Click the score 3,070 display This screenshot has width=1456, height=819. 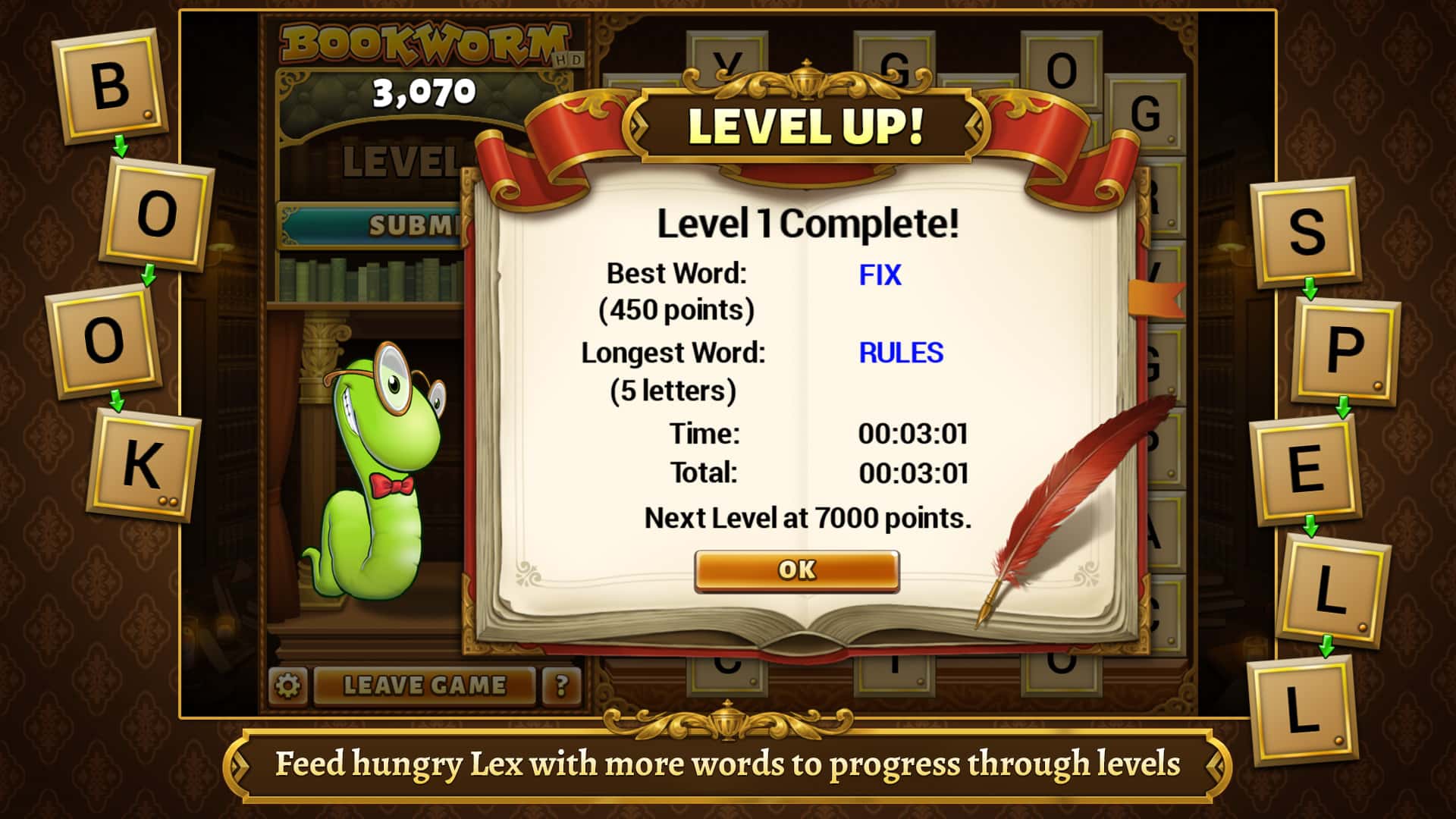pyautogui.click(x=425, y=91)
